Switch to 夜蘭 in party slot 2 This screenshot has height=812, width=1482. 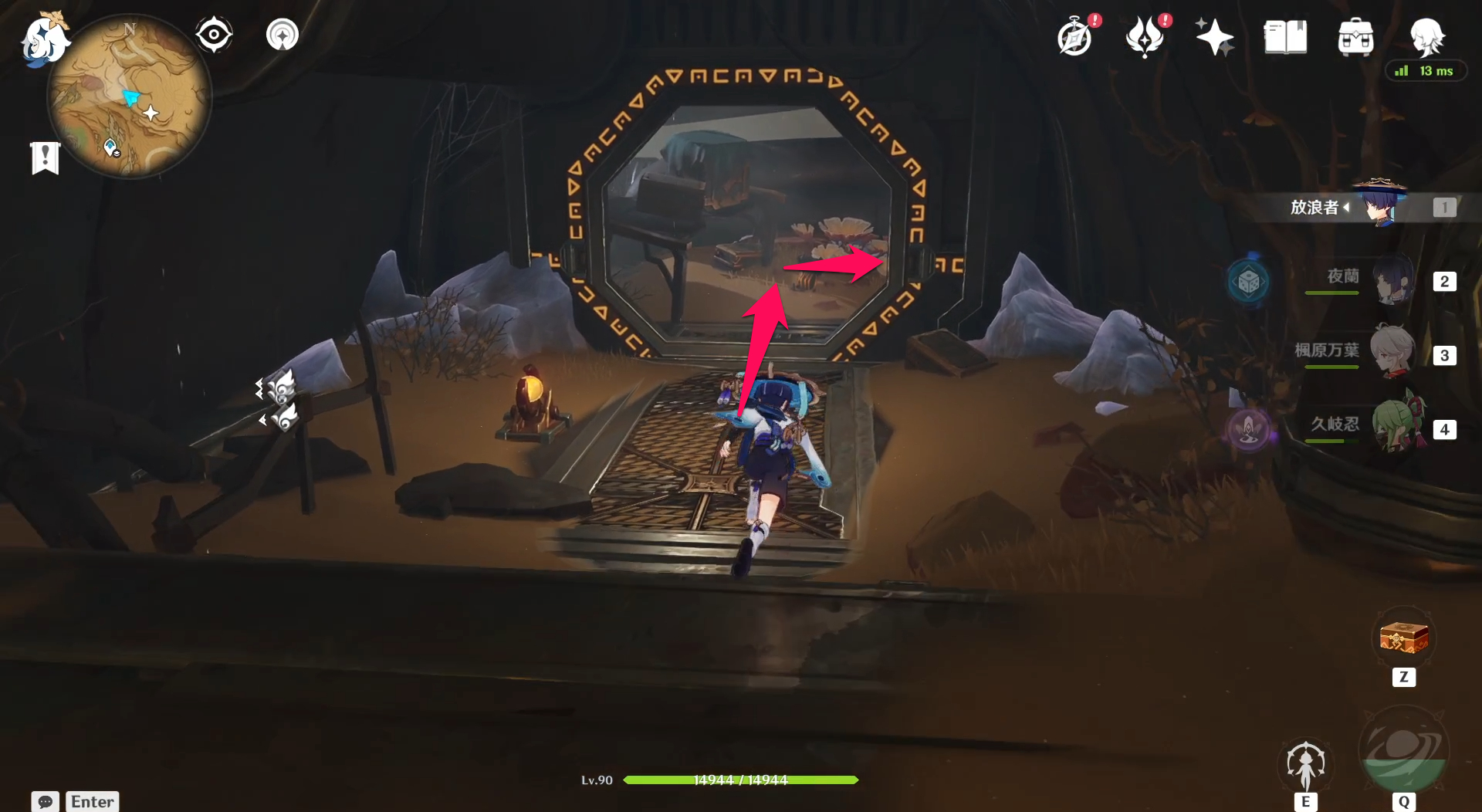pyautogui.click(x=1393, y=281)
